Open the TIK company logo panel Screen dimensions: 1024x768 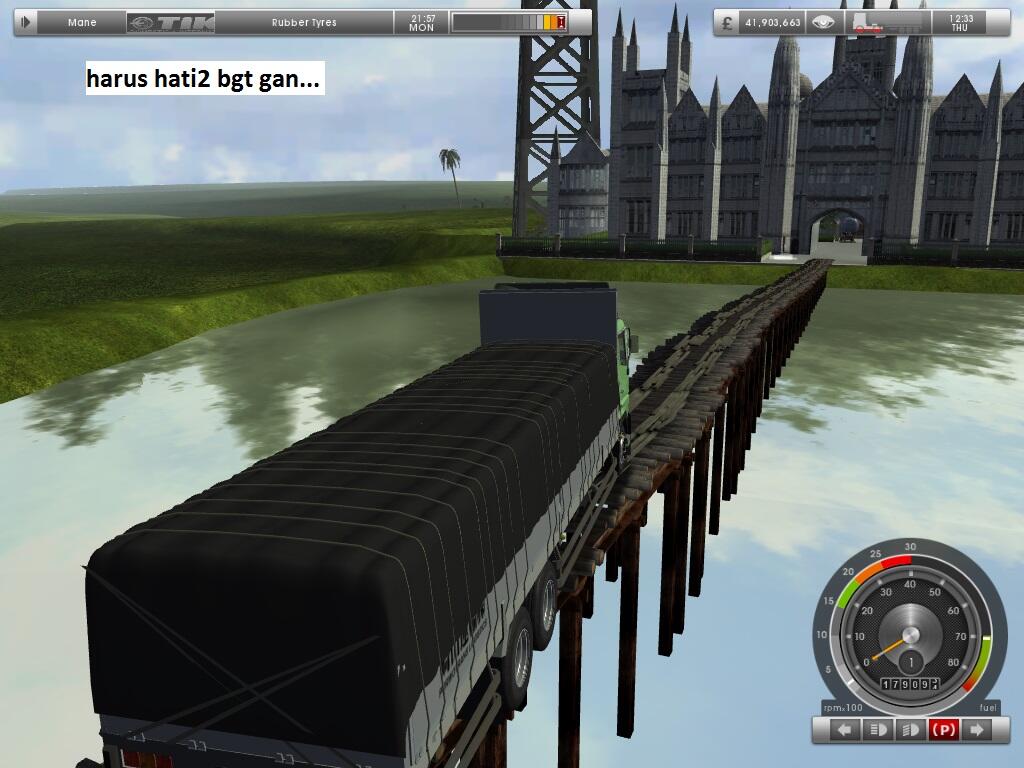pos(171,22)
